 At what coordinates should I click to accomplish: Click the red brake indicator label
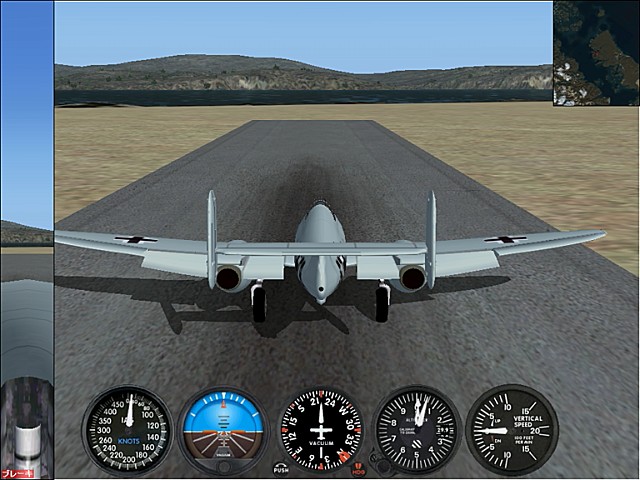pyautogui.click(x=17, y=473)
